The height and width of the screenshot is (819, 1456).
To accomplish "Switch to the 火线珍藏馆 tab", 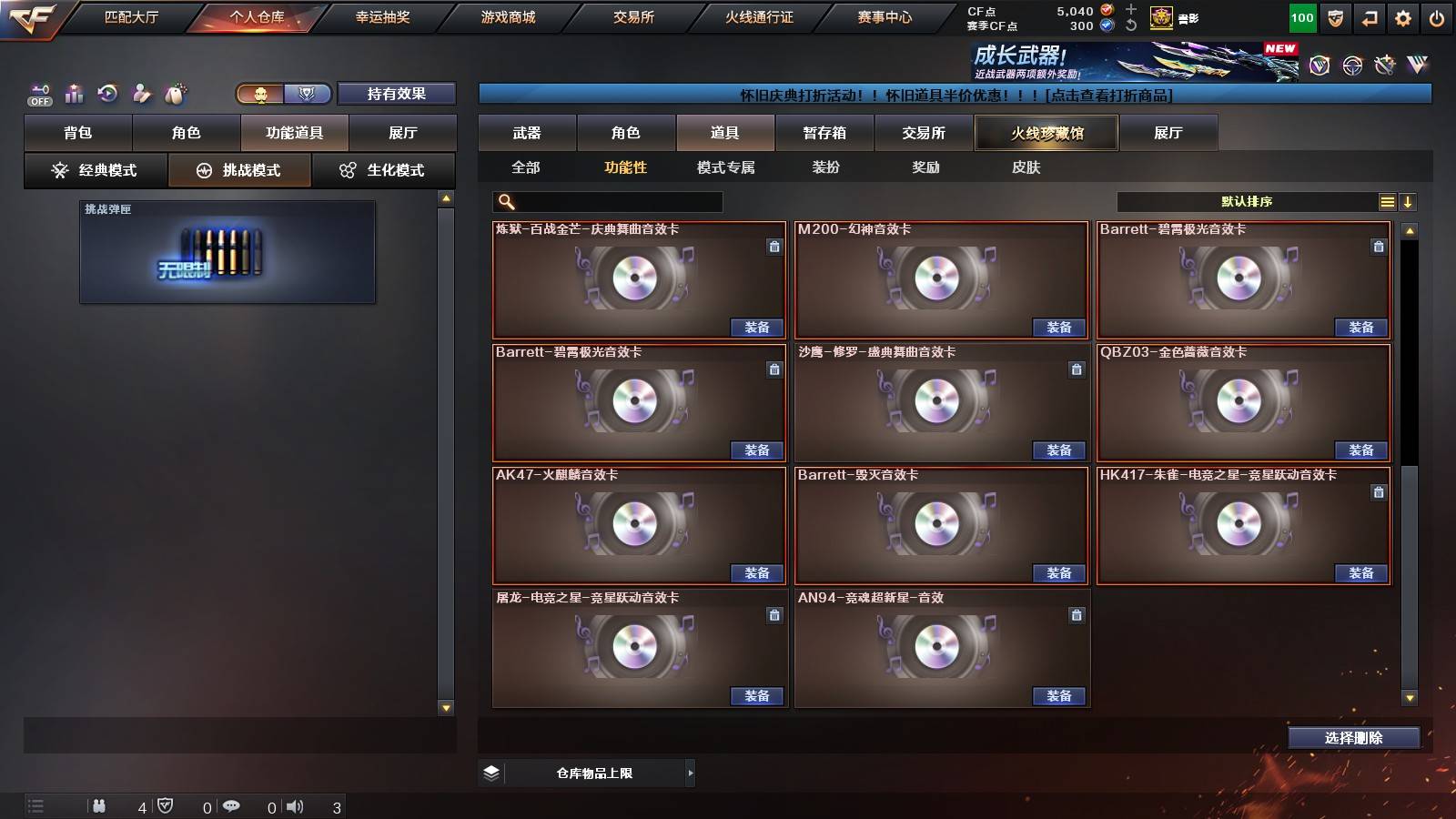I will click(x=1046, y=133).
